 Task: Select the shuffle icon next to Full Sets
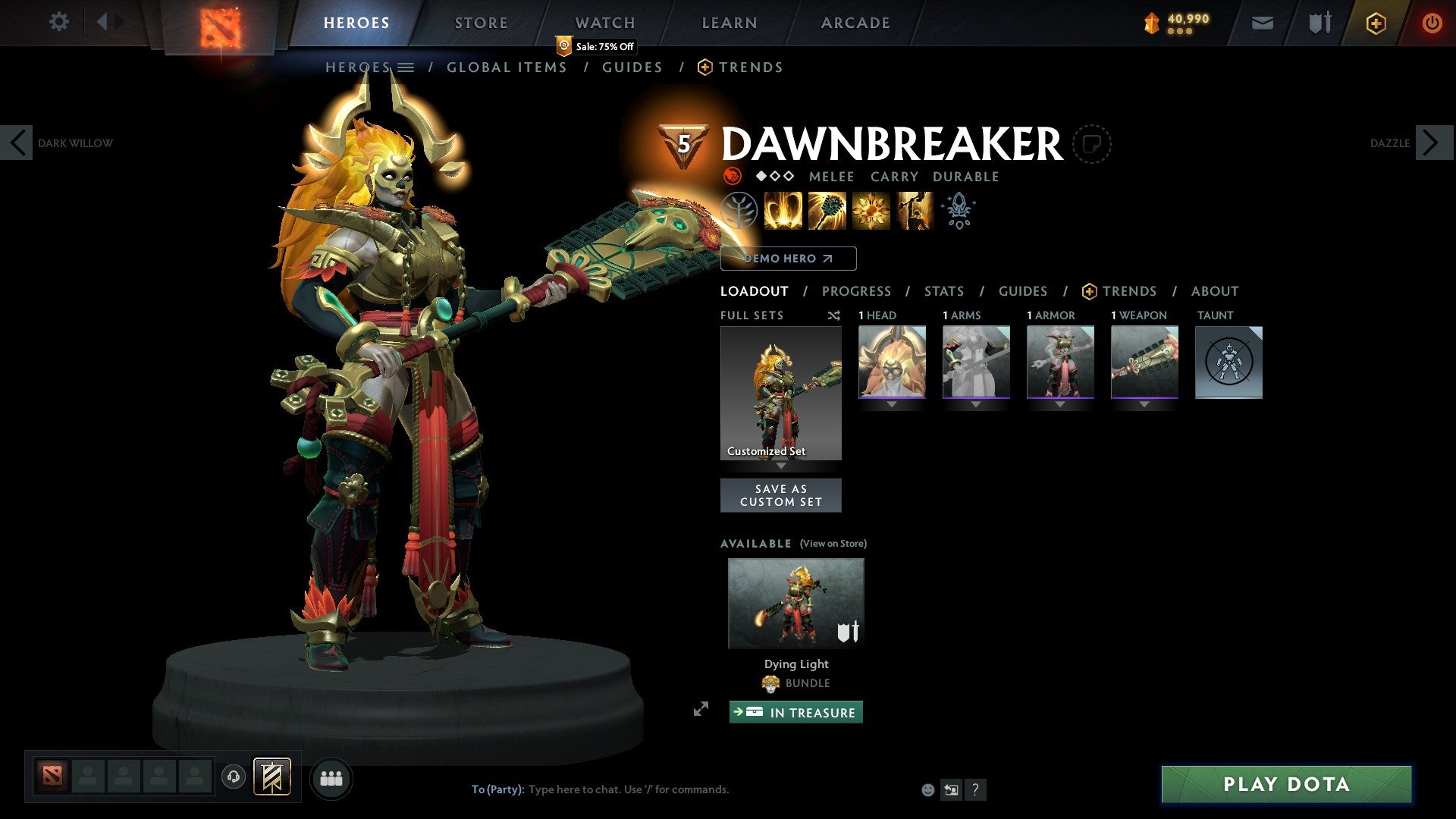834,315
